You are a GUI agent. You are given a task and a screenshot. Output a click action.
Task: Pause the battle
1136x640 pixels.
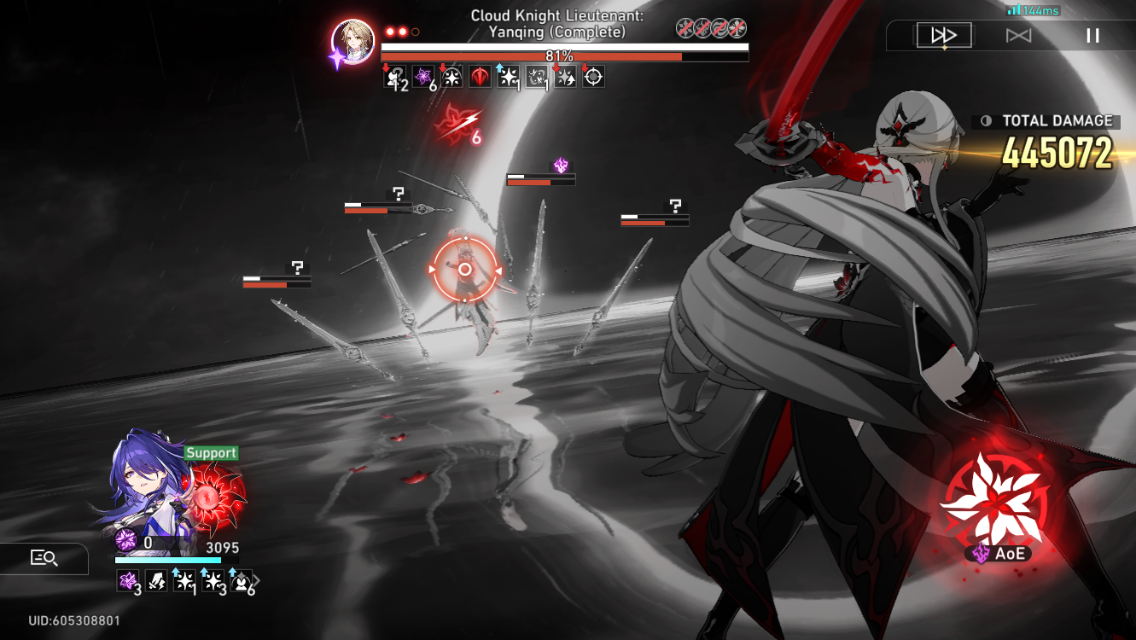[1092, 36]
